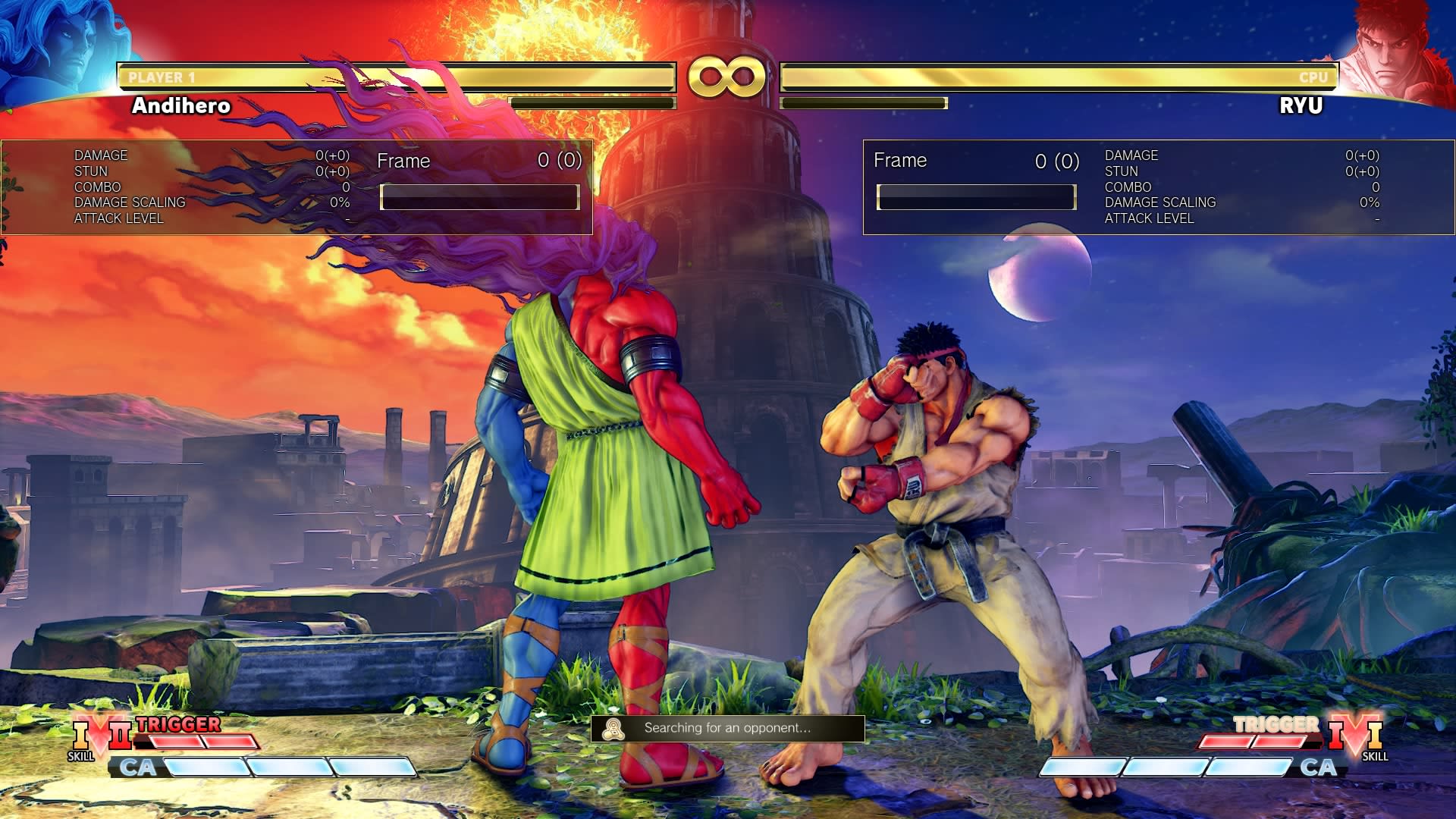Click the "Searching for an opponent..." notification
Image resolution: width=1456 pixels, height=819 pixels.
(x=727, y=728)
